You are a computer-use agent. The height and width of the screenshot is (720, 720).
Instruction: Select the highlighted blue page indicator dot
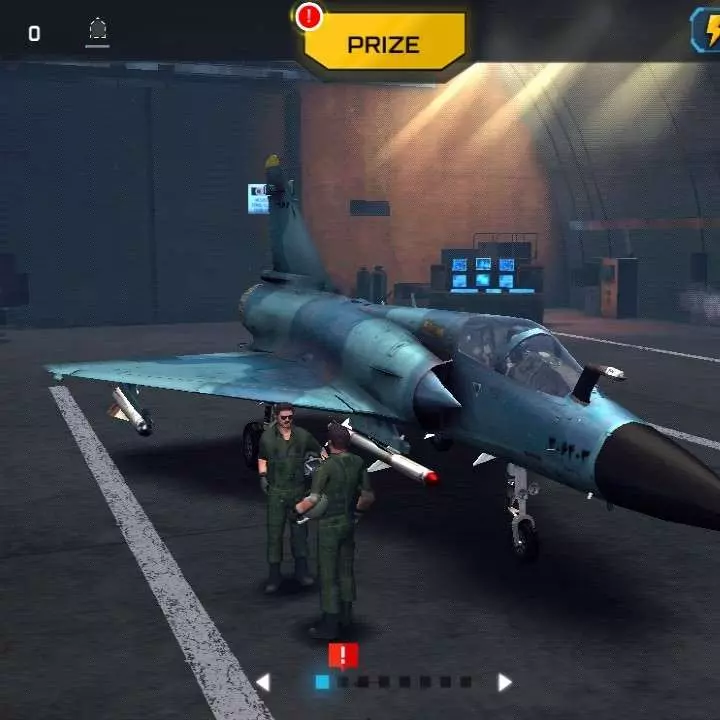click(322, 682)
